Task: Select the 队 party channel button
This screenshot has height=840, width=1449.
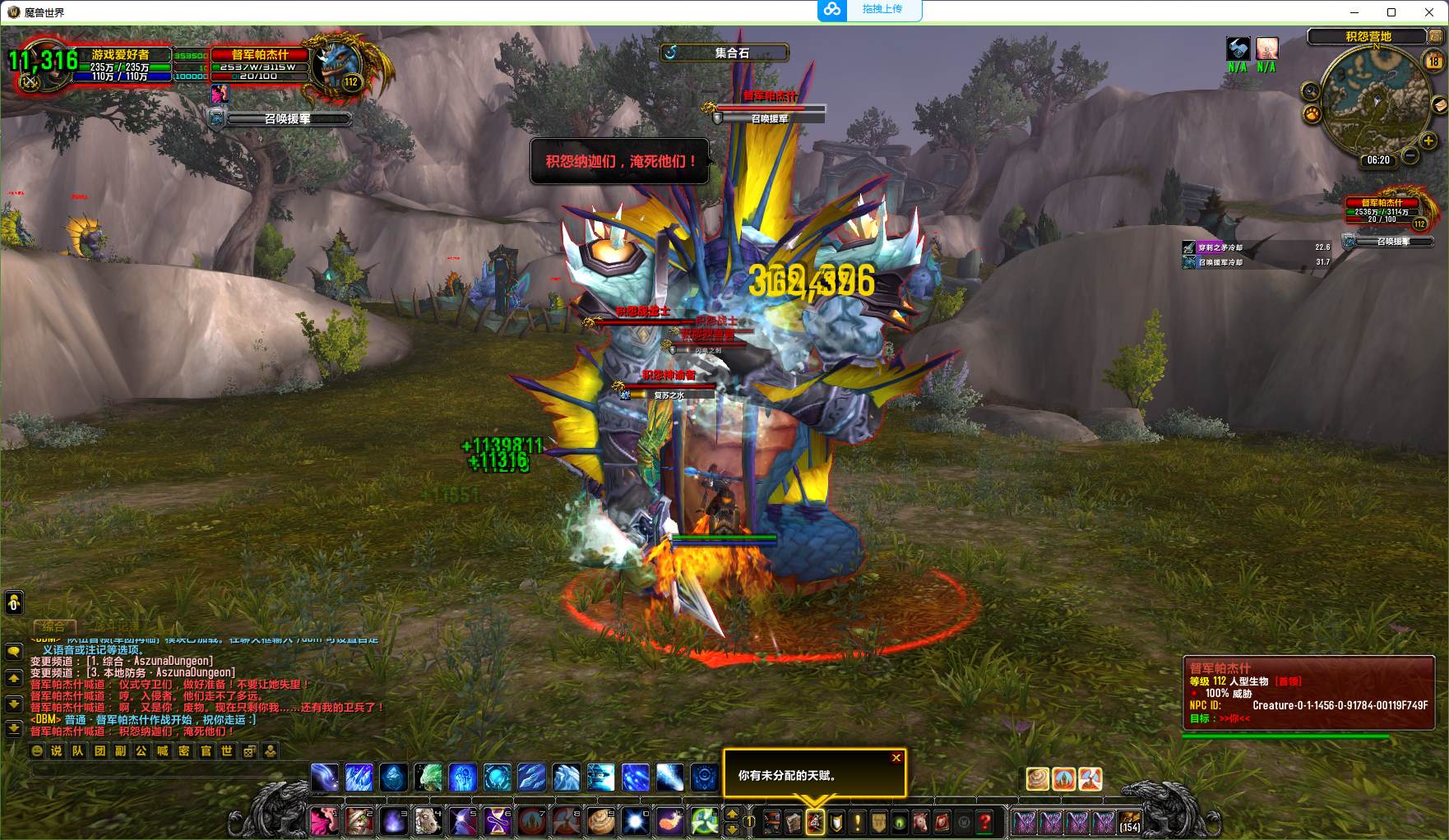Action: click(77, 750)
